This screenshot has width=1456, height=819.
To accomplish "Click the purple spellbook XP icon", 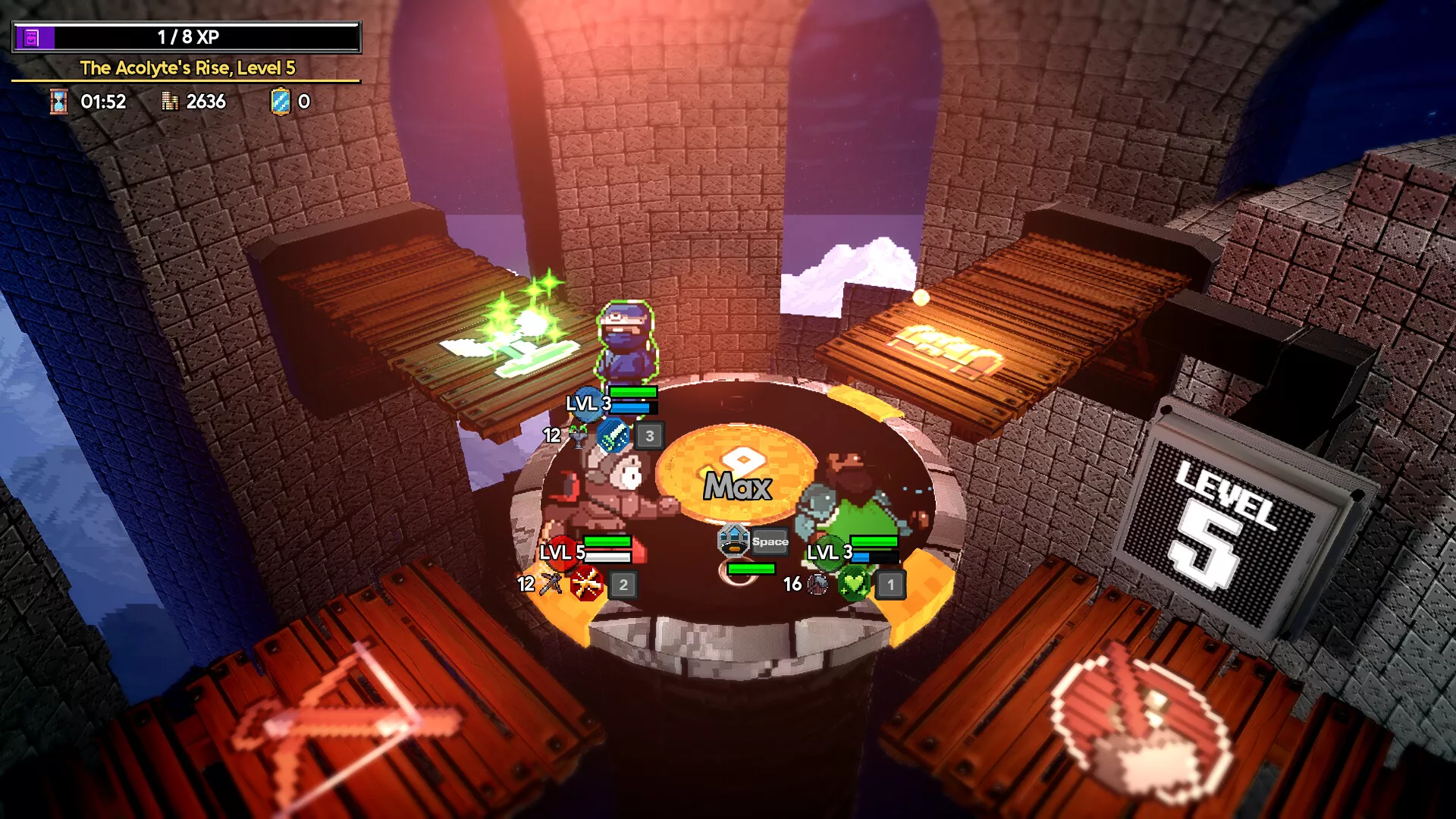I will click(x=32, y=37).
